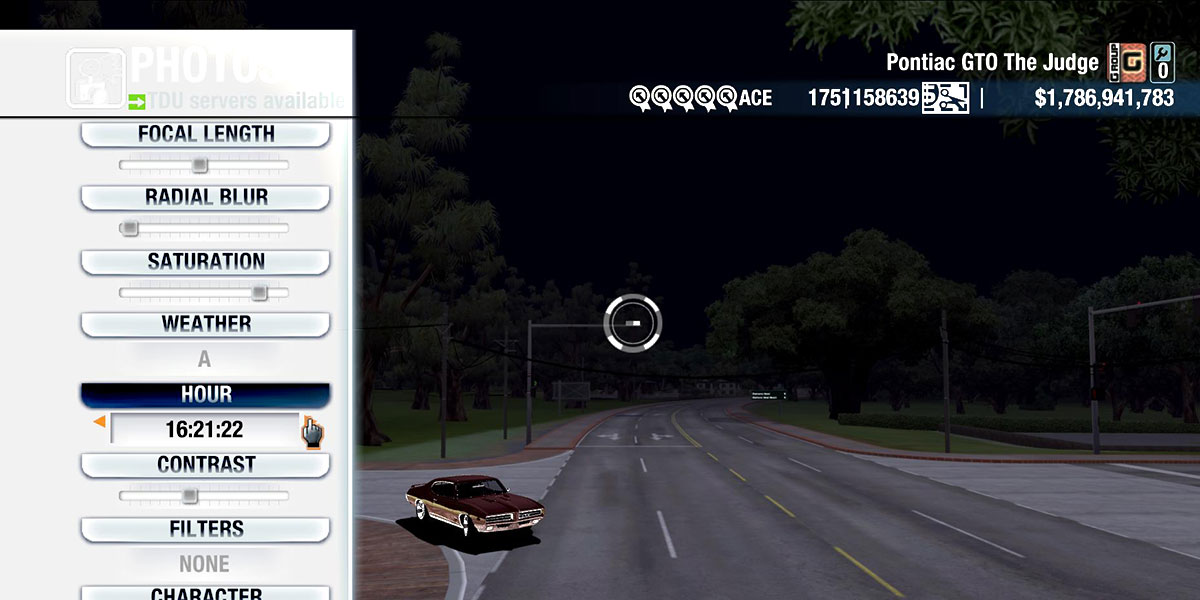This screenshot has height=600, width=1200.
Task: Click the hour value field showing 16:21:22
Action: click(x=205, y=430)
